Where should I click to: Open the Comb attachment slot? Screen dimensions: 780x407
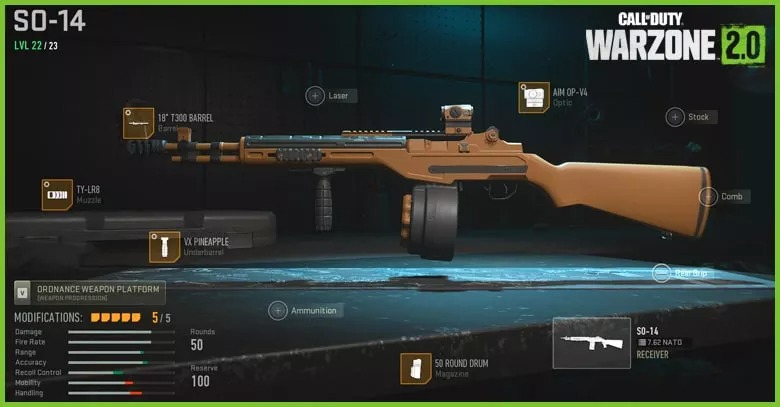(x=708, y=197)
